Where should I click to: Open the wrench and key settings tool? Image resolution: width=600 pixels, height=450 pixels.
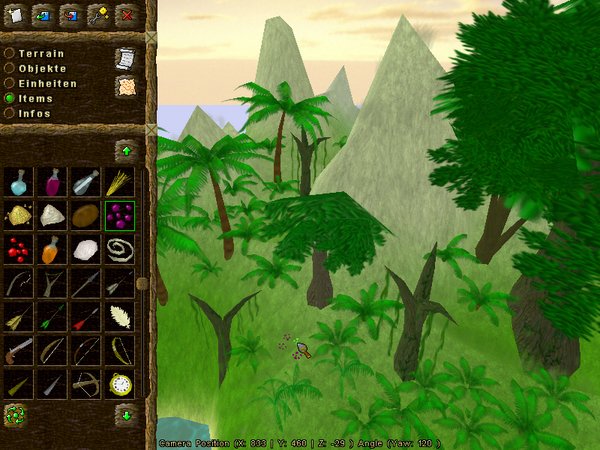click(98, 14)
